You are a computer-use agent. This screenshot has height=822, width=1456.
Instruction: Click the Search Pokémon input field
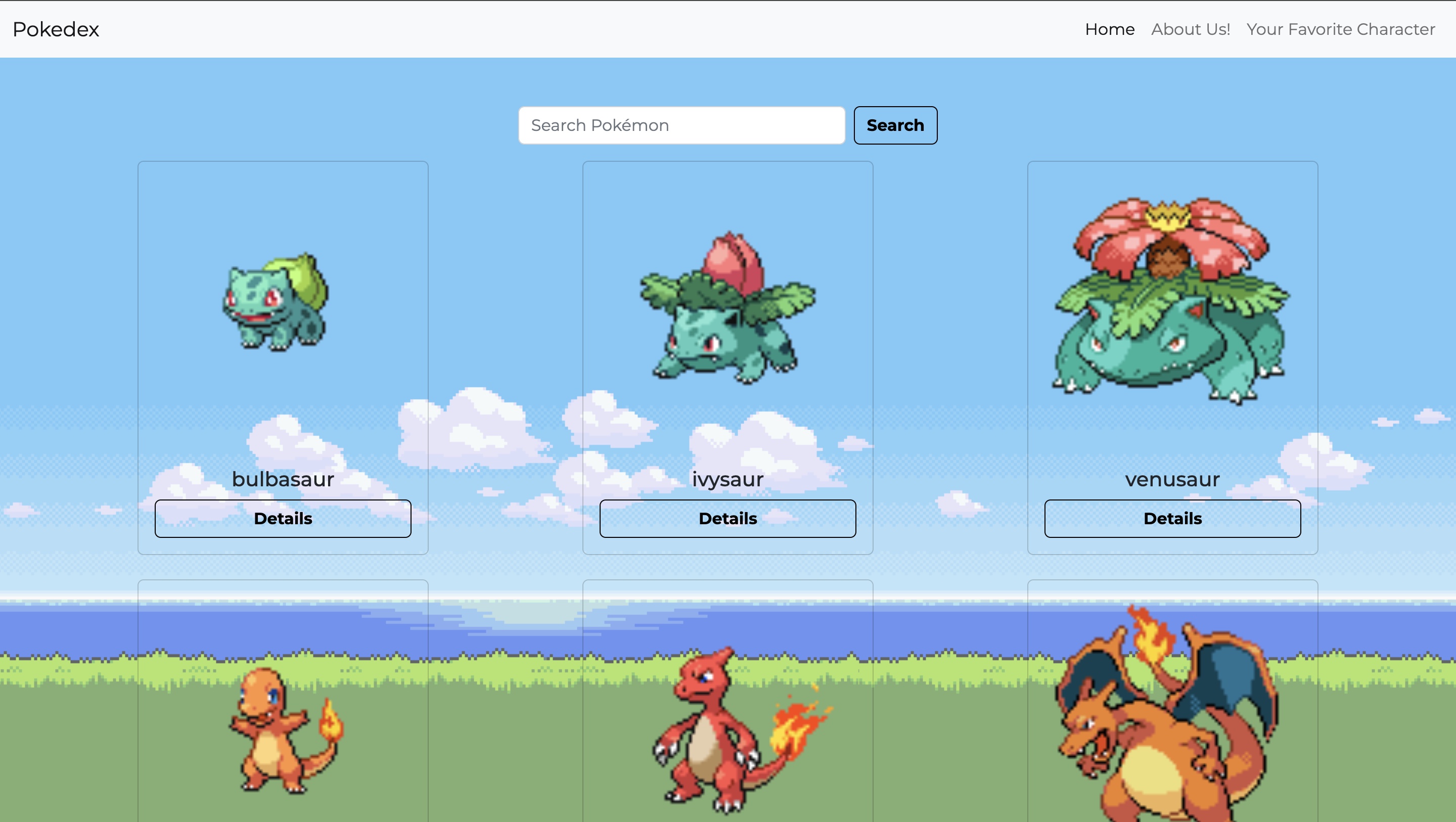tap(681, 125)
